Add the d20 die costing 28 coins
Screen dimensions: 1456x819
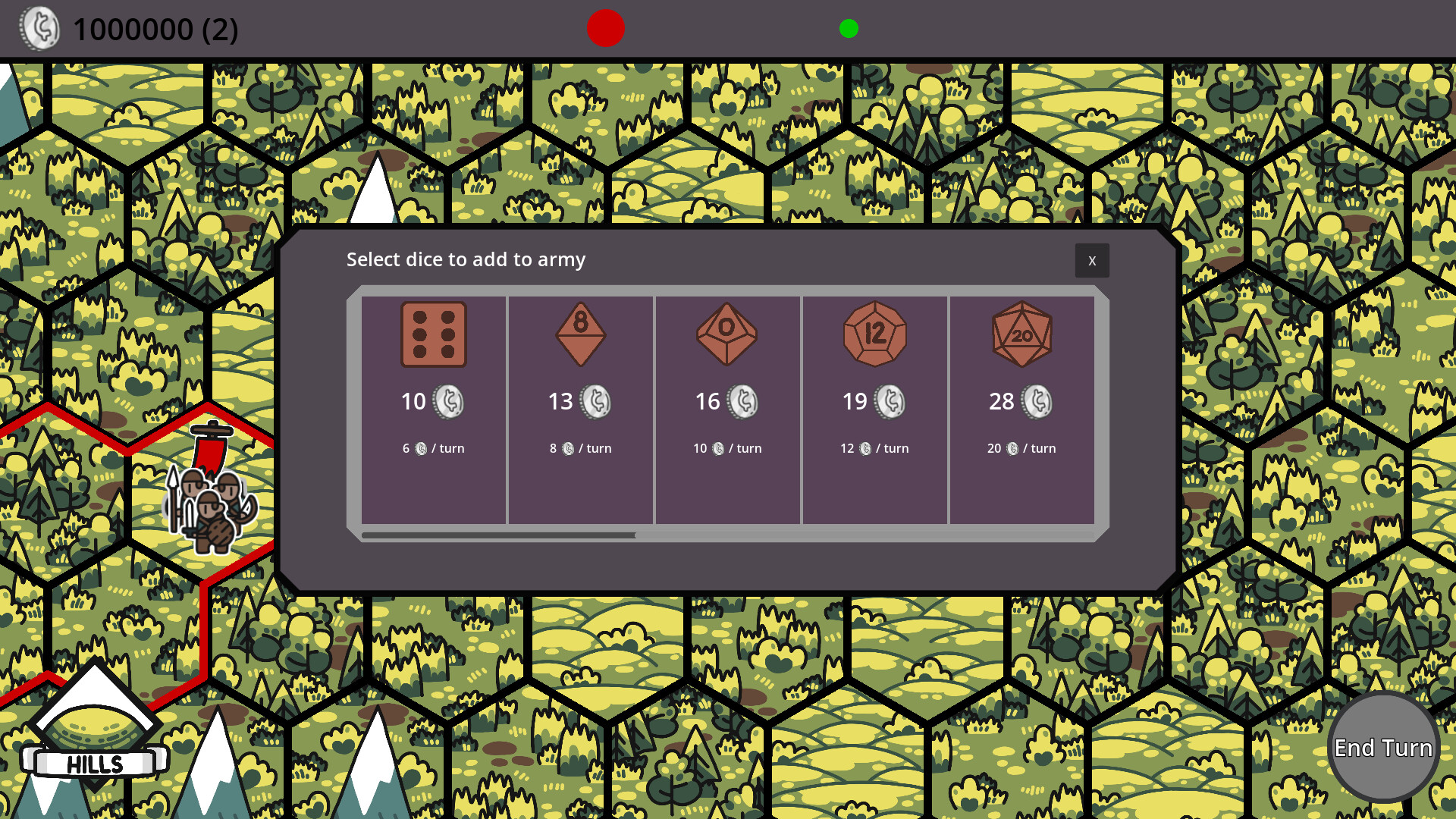(x=1021, y=336)
